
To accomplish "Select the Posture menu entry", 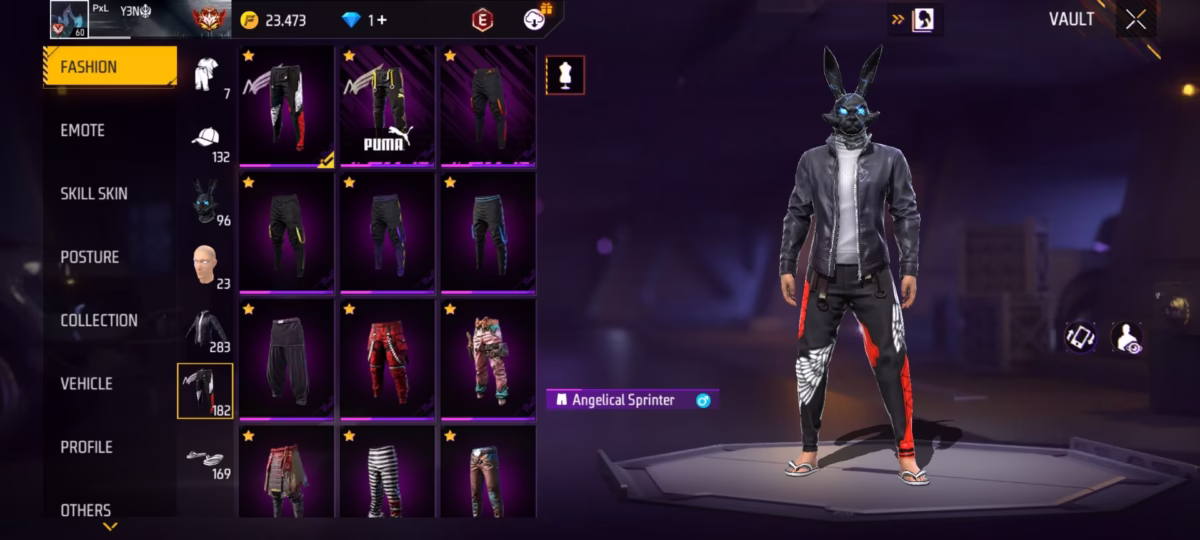I will [90, 257].
